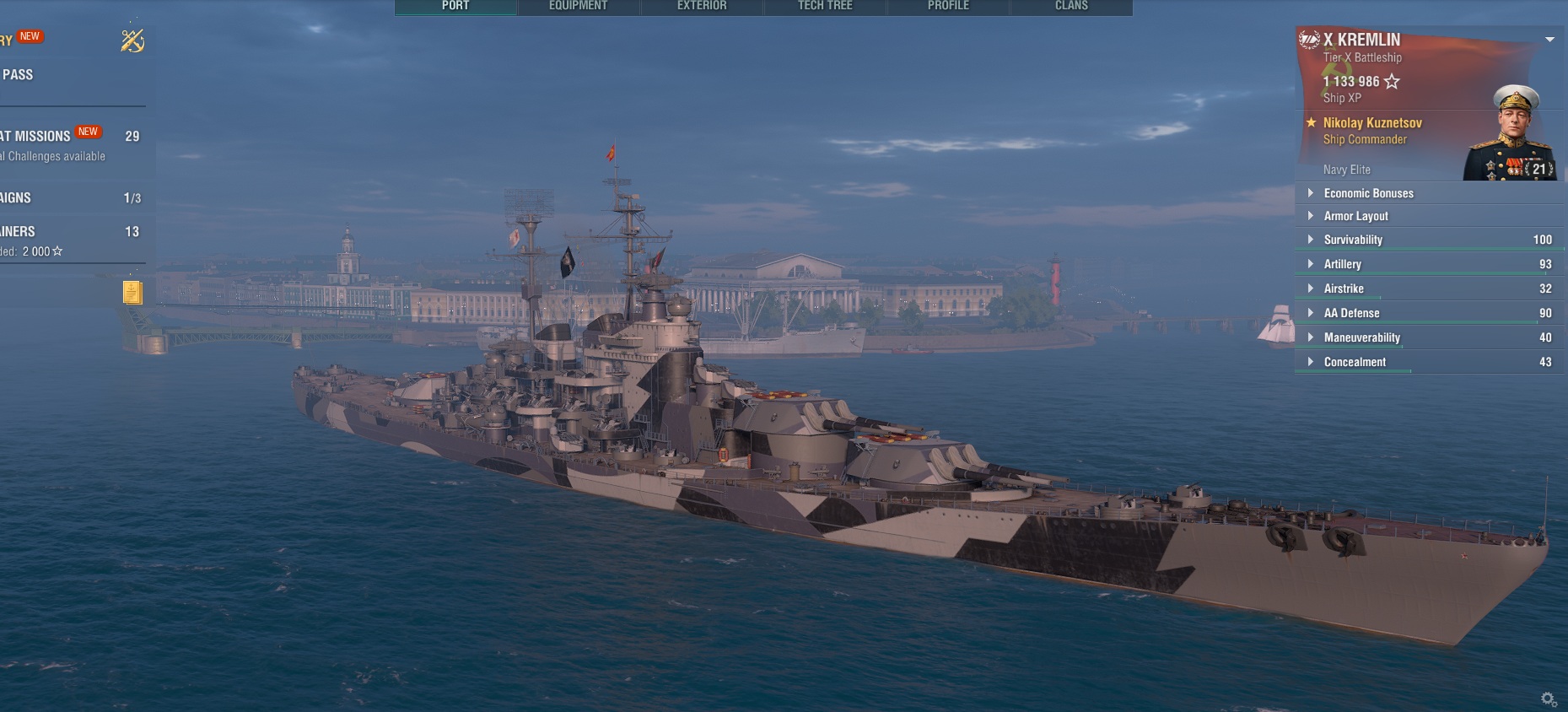Expand the AA Defense stats
This screenshot has width=1568, height=712.
(x=1351, y=313)
